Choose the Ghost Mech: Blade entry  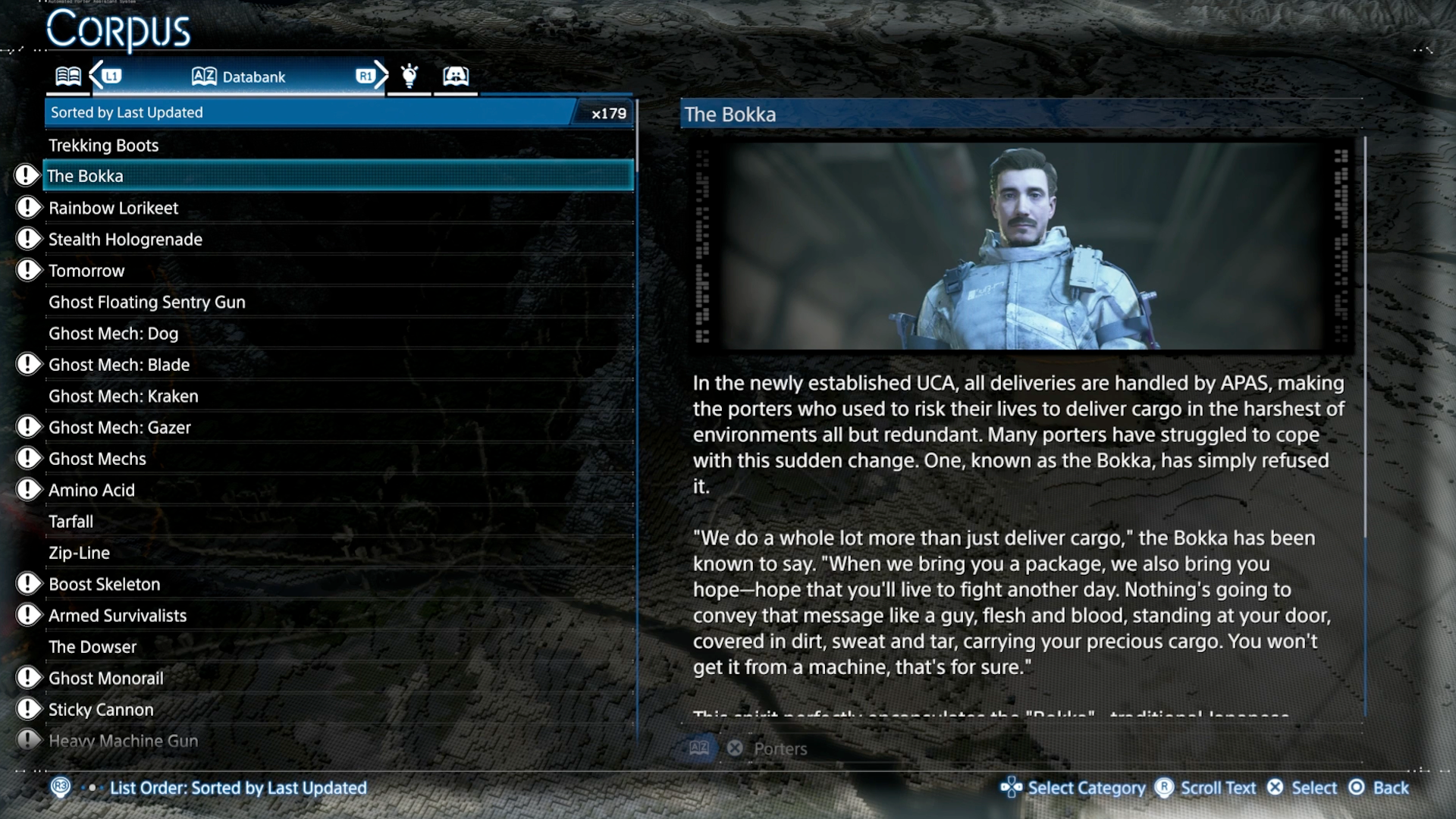pyautogui.click(x=119, y=365)
